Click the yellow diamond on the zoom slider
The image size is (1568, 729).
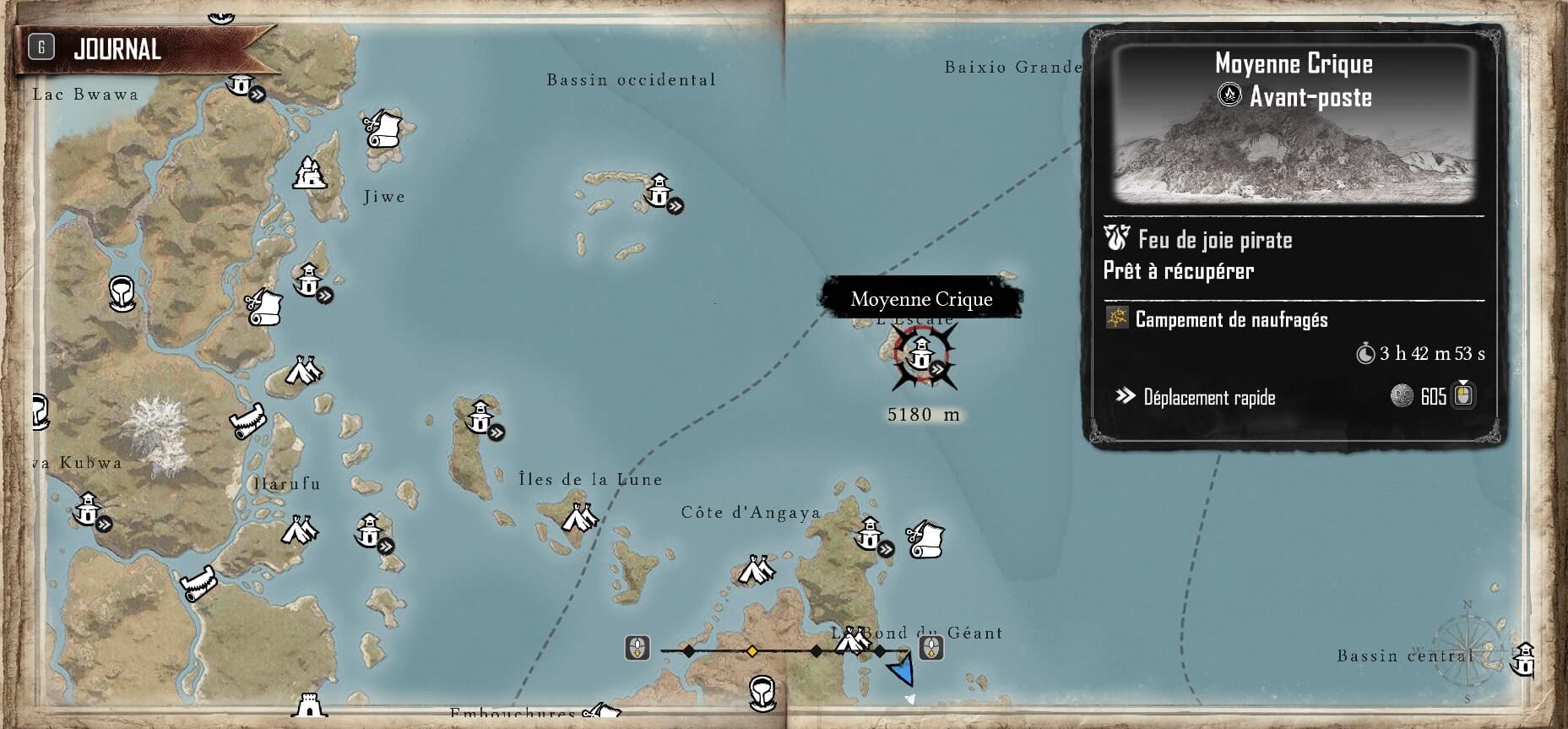coord(751,651)
